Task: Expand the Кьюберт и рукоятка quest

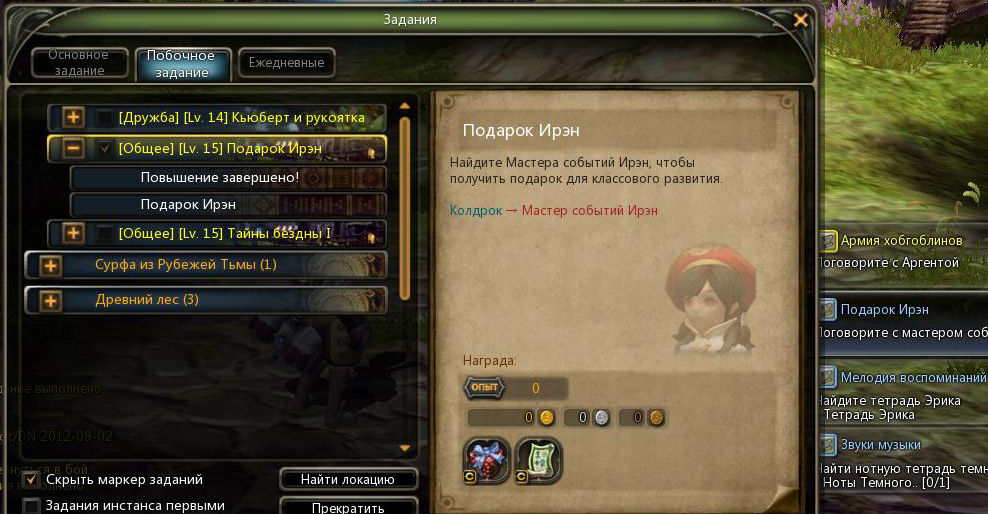Action: click(x=73, y=118)
